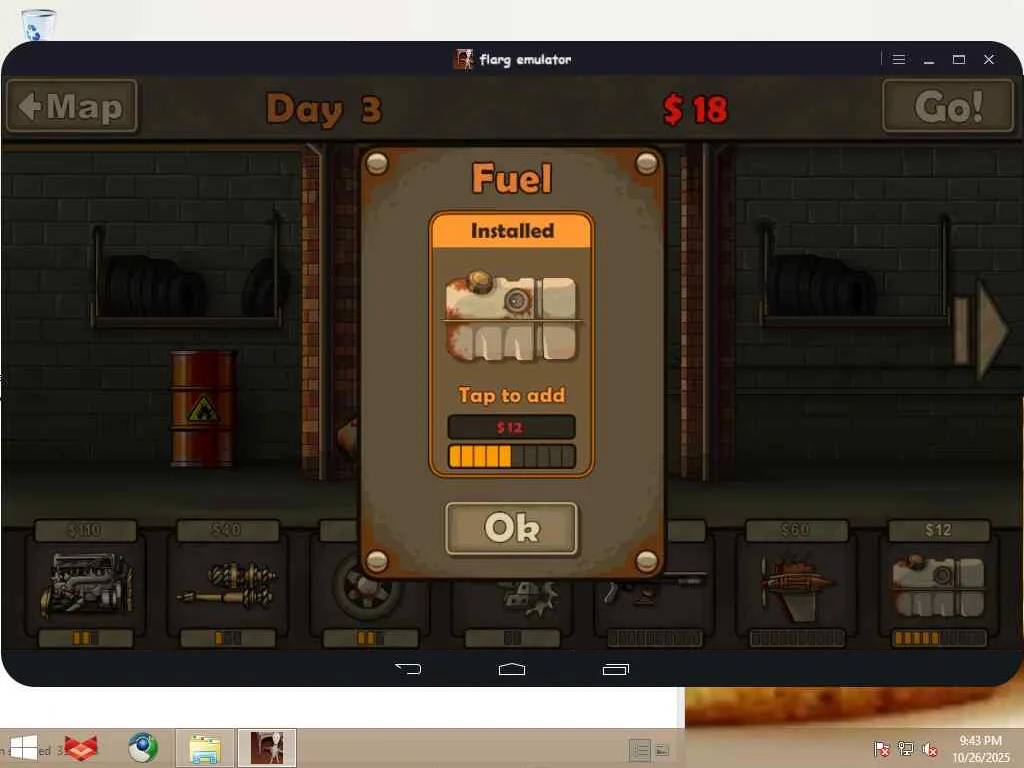Choose the transmission upgrade slot

[x=228, y=585]
